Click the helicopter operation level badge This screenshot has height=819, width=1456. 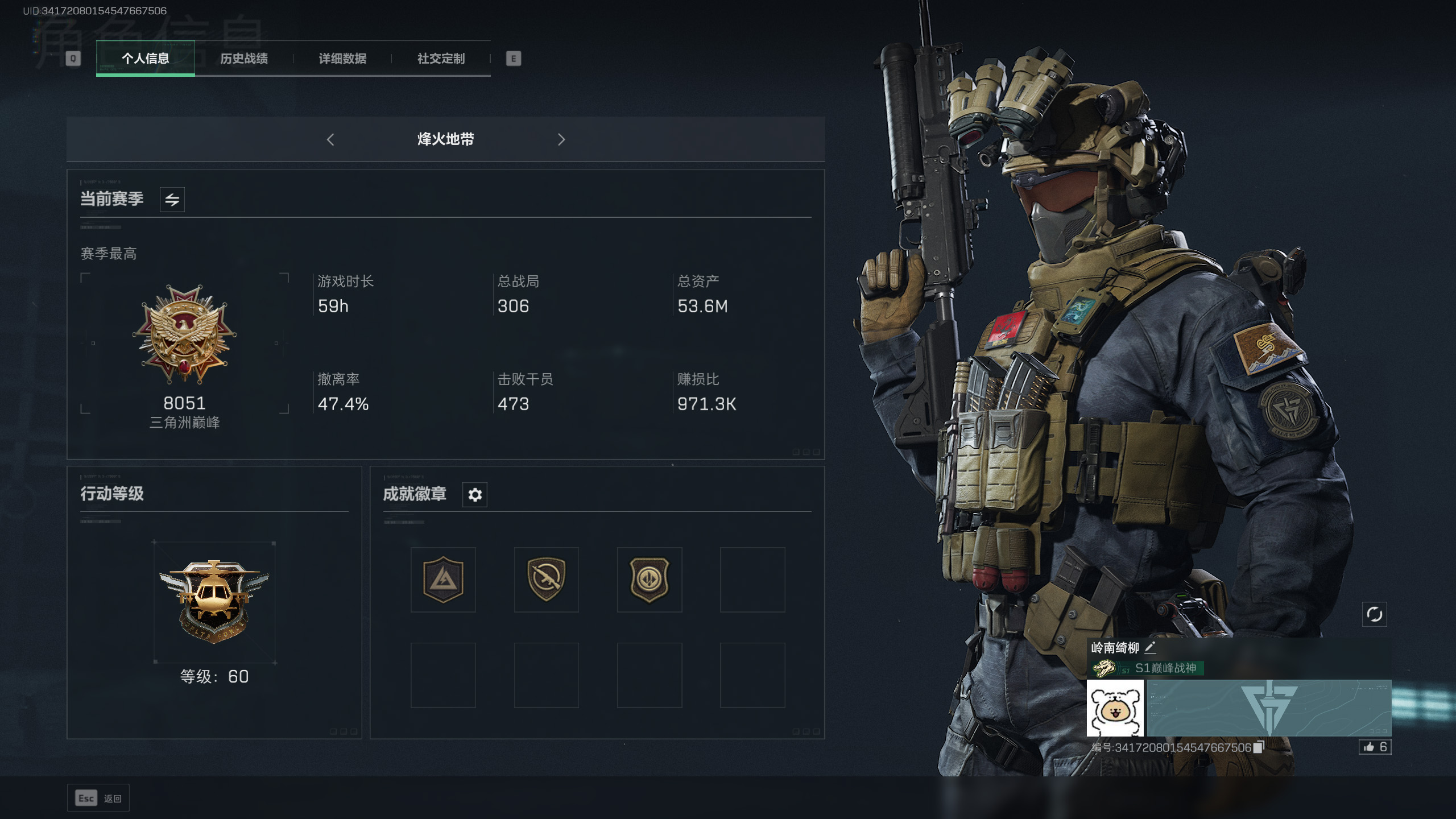coord(214,601)
